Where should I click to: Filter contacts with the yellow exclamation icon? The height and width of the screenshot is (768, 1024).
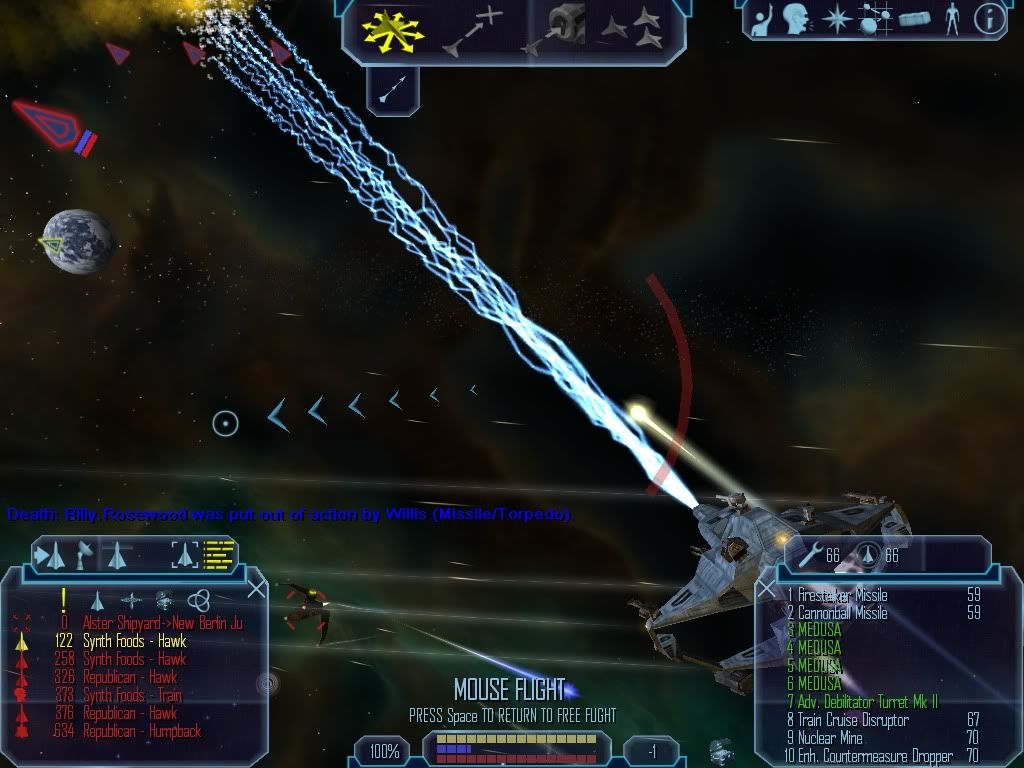(63, 599)
